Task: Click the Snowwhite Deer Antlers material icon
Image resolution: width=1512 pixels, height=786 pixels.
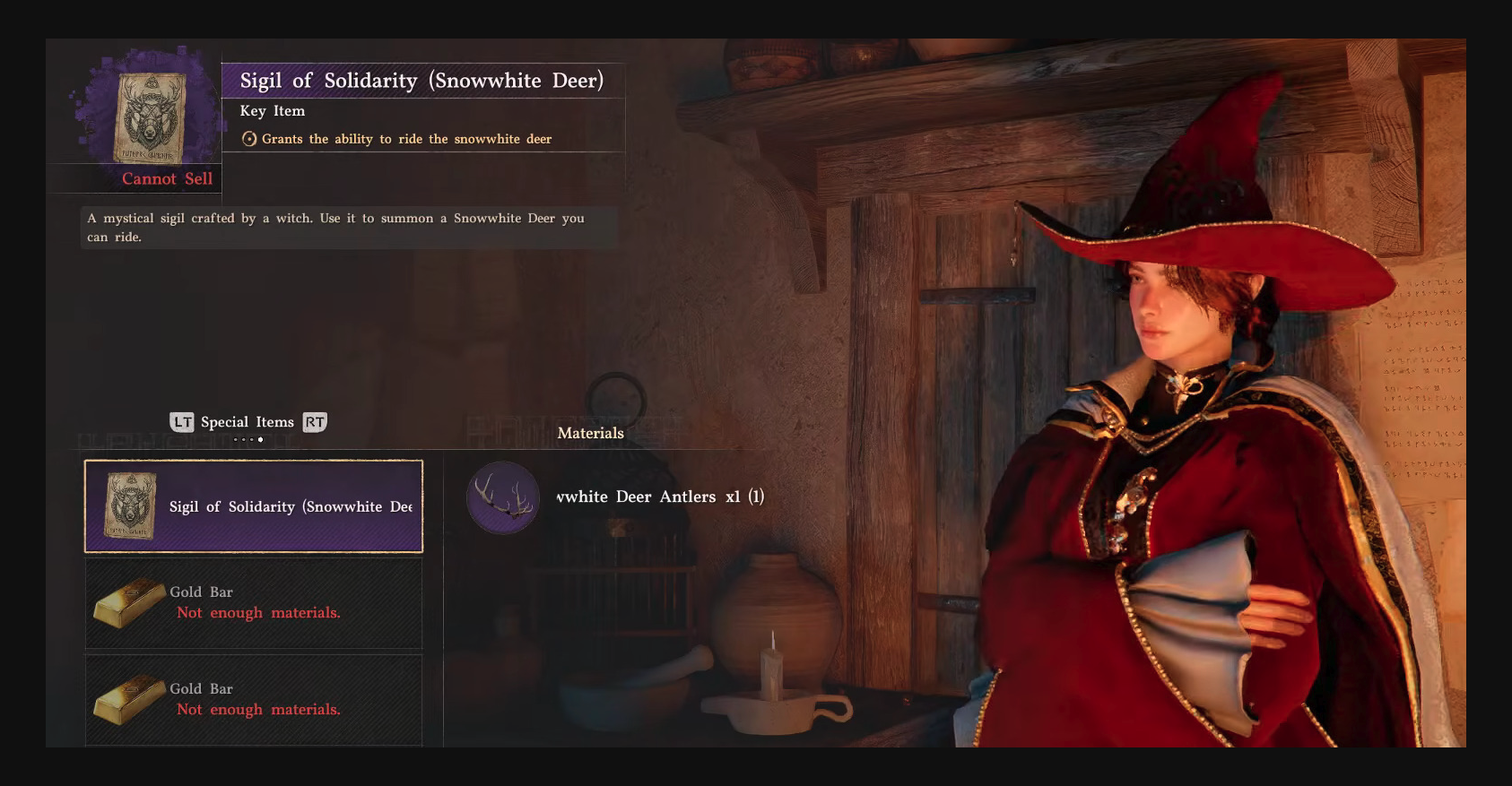Action: 503,497
